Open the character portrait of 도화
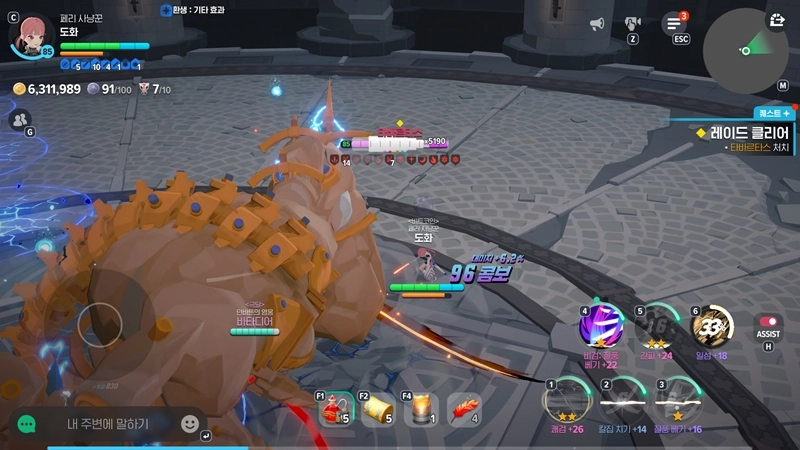The image size is (800, 450). (30, 33)
